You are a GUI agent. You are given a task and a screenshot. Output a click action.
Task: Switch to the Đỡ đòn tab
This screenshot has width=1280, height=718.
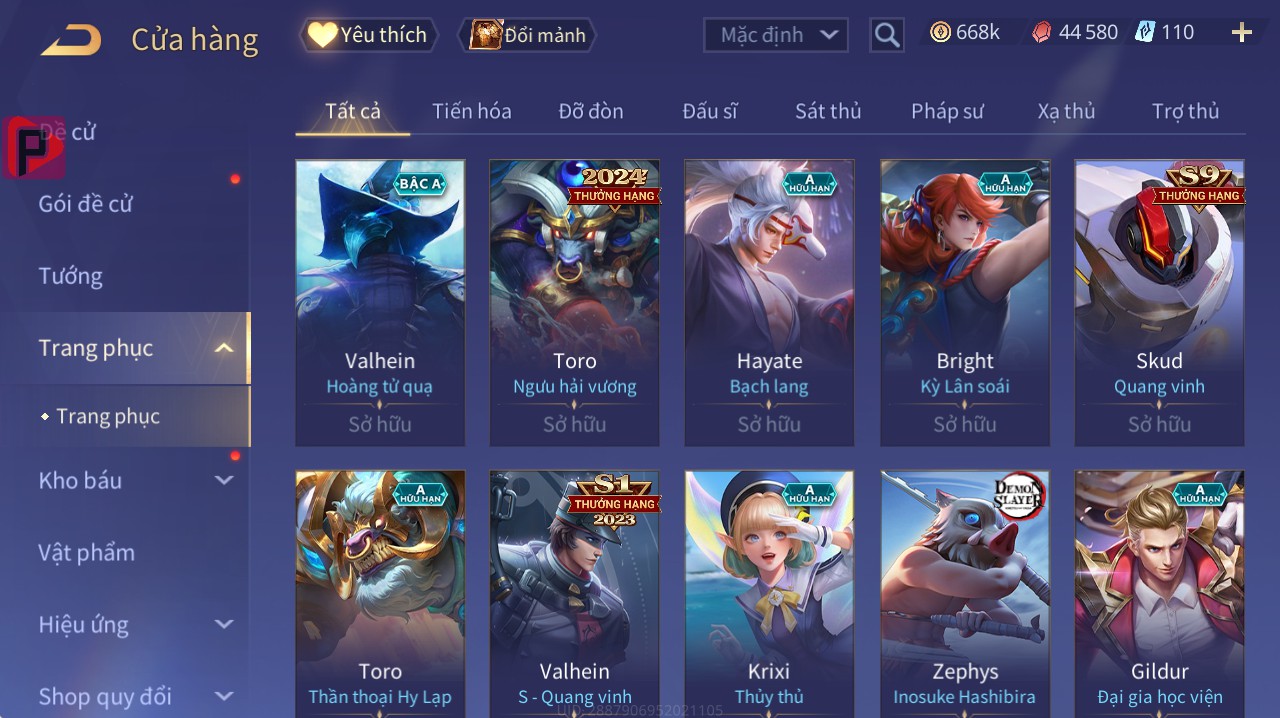(x=590, y=111)
